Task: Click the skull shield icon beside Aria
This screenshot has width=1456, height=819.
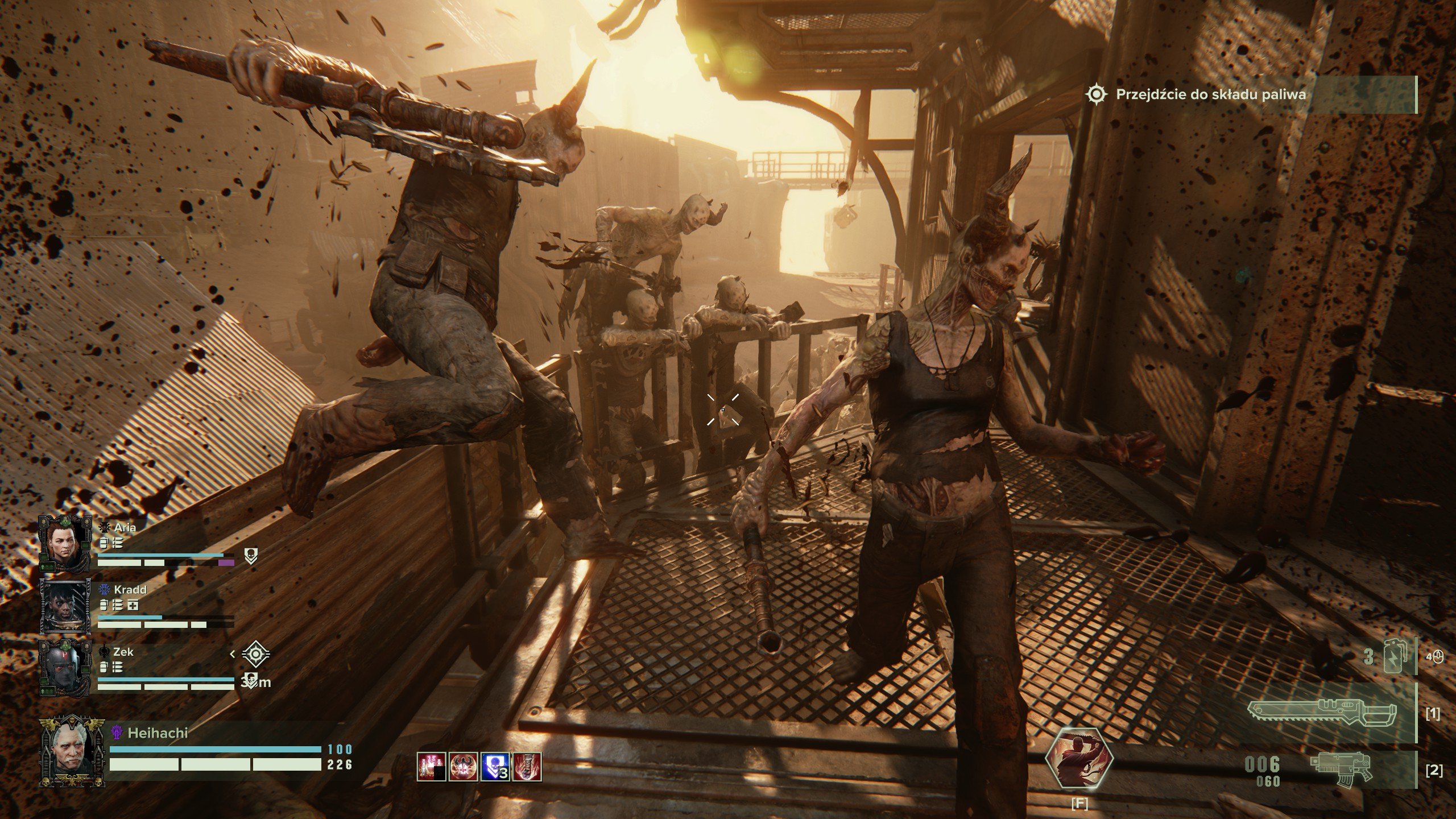Action: click(x=251, y=556)
